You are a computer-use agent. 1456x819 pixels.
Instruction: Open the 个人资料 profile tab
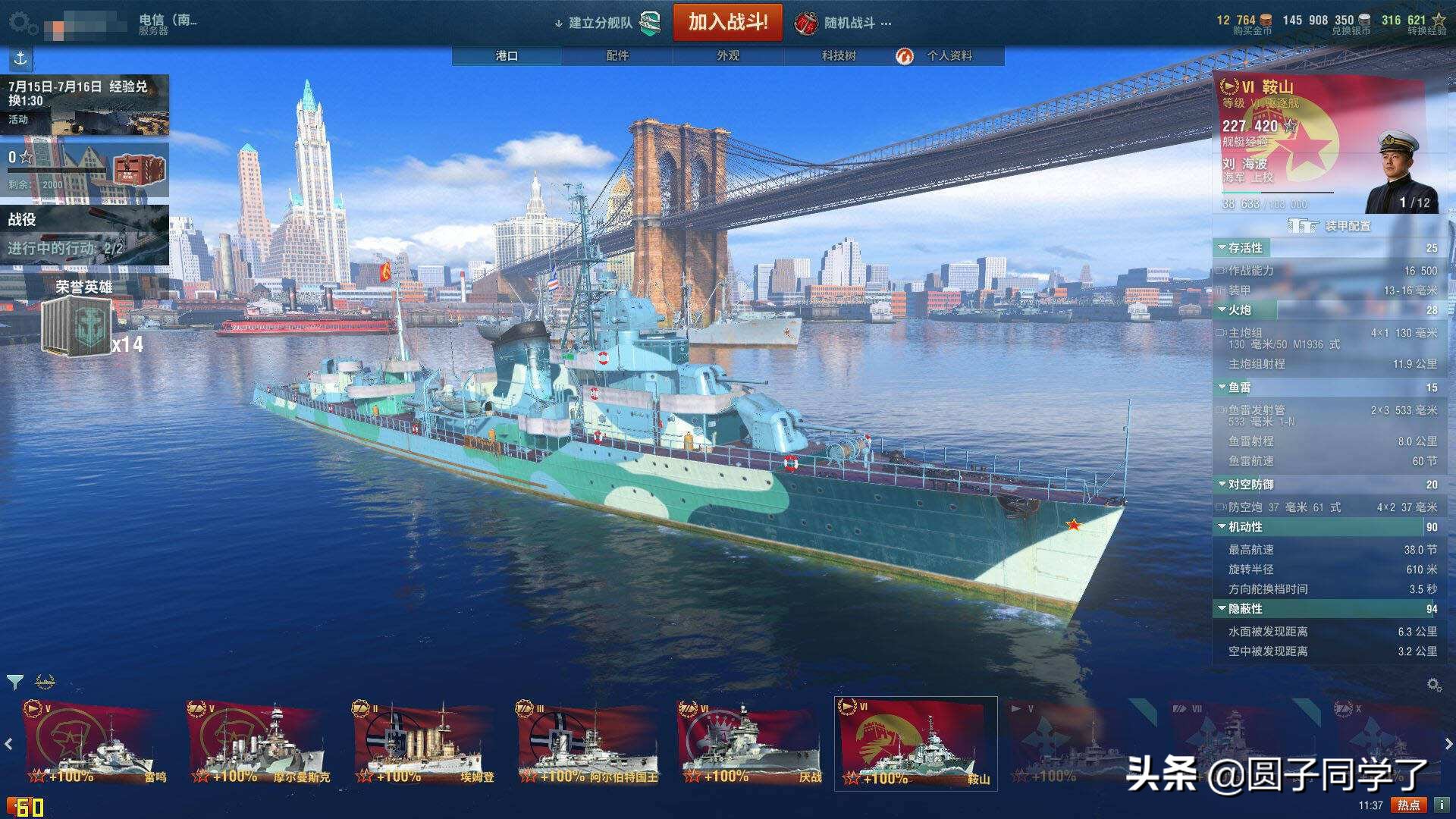(948, 55)
